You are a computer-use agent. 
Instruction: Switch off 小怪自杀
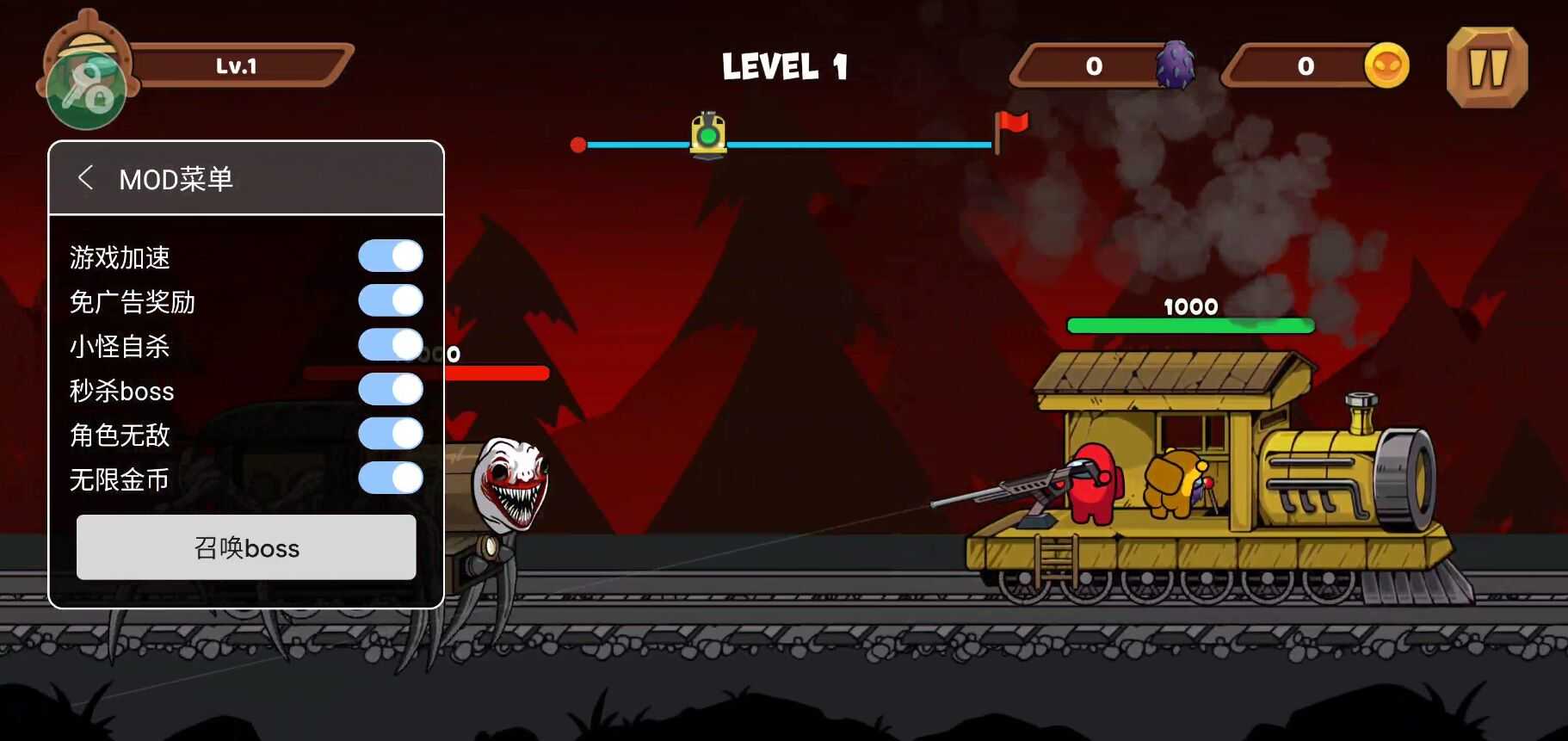click(x=391, y=345)
